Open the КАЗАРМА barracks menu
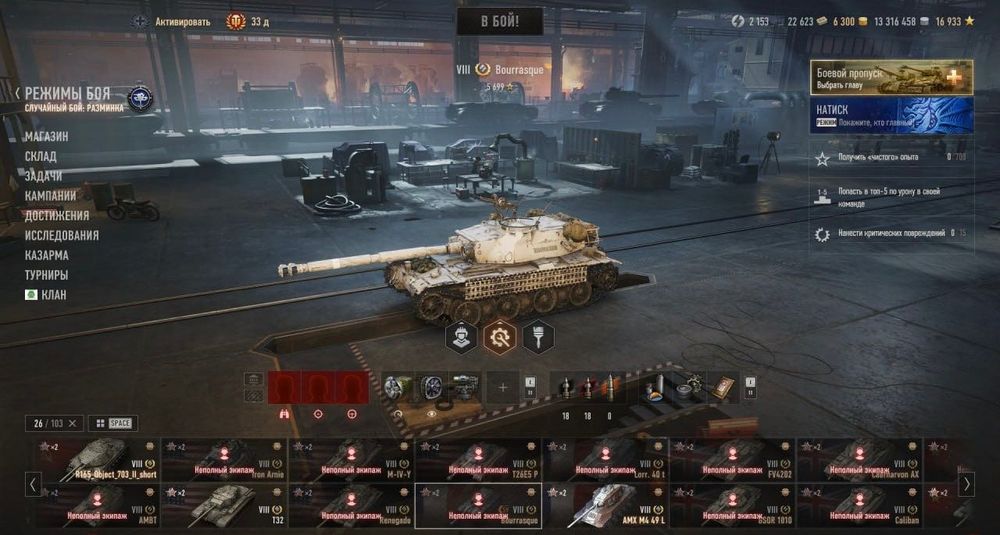The image size is (1000, 535). (47, 255)
